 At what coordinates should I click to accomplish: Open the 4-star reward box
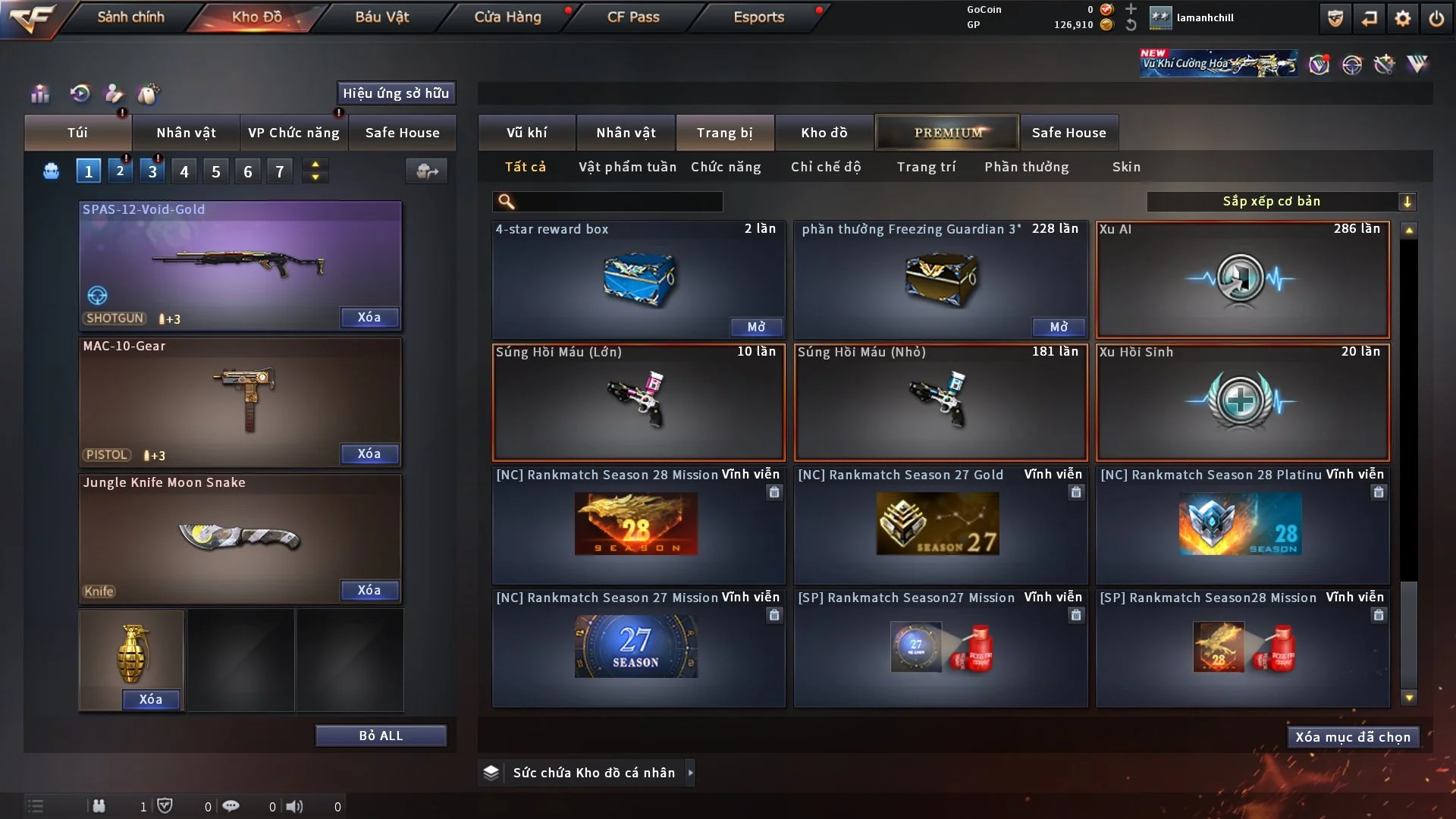(756, 327)
